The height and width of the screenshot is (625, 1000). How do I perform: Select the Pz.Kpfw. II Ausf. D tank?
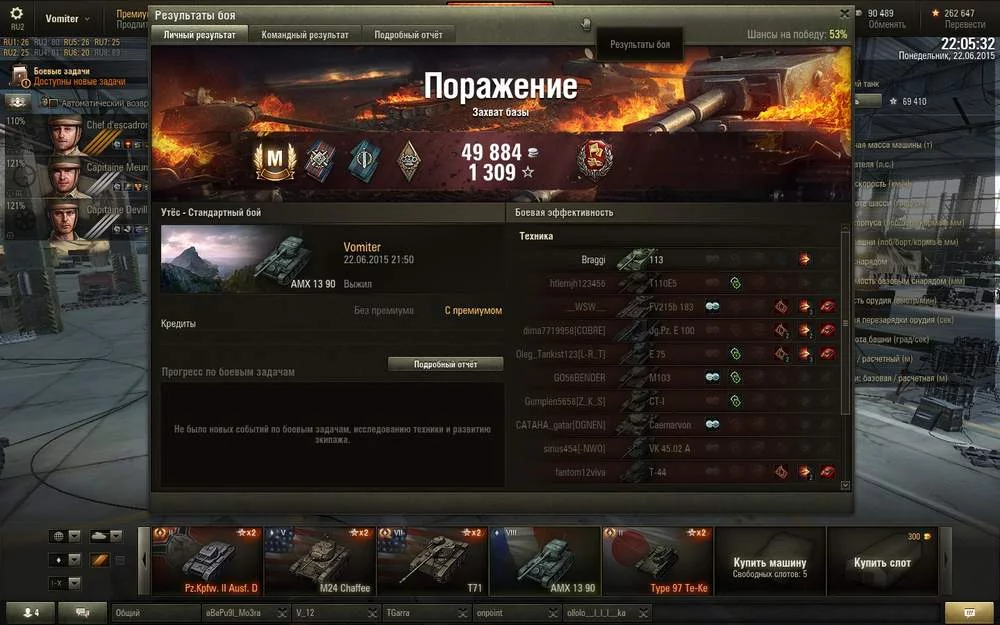click(208, 561)
